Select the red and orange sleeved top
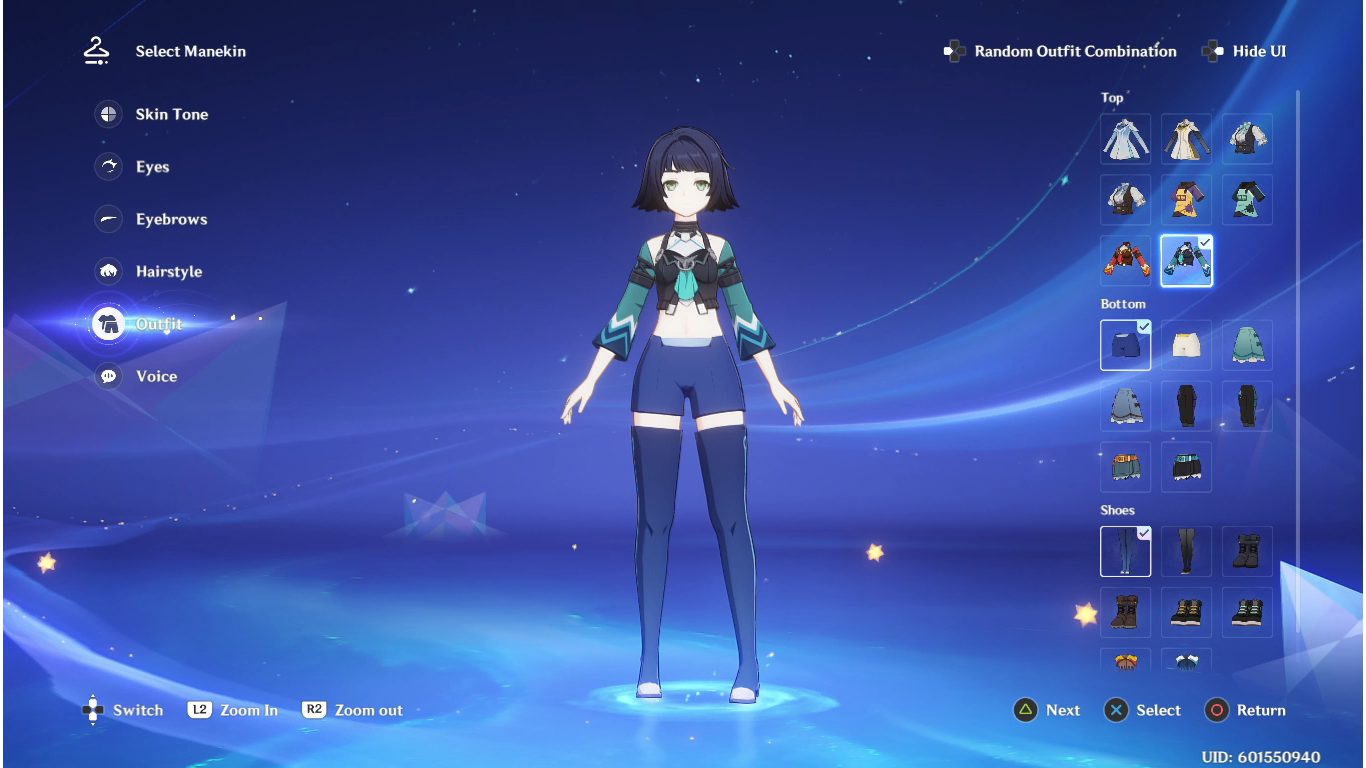 point(1126,261)
